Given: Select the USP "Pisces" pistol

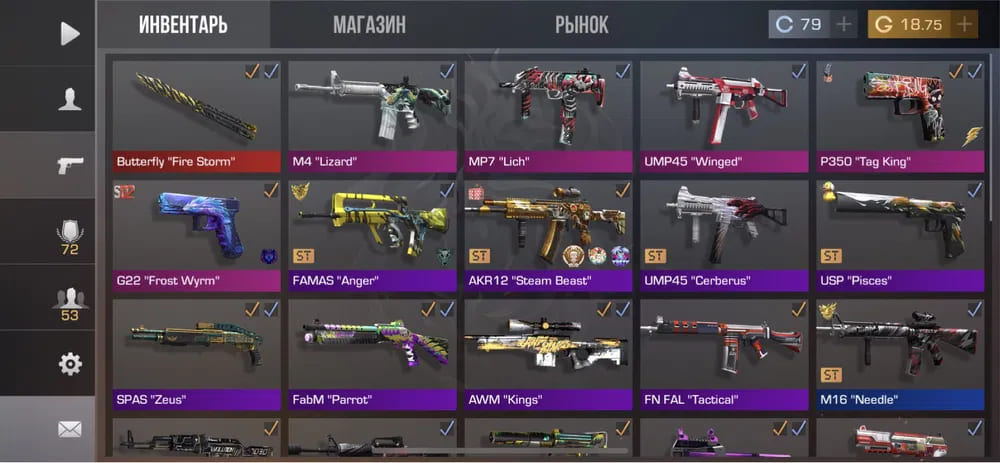Looking at the screenshot, I should (x=900, y=234).
